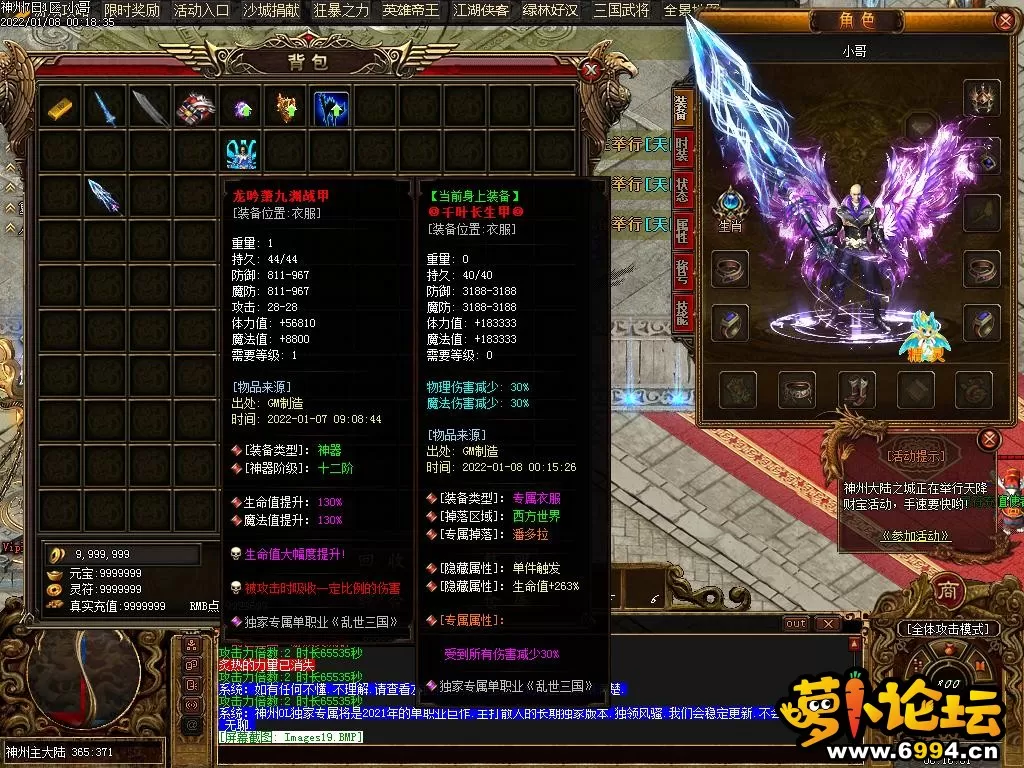Open the shop with the 商 button
Viewport: 1024px width, 768px height.
click(x=946, y=590)
